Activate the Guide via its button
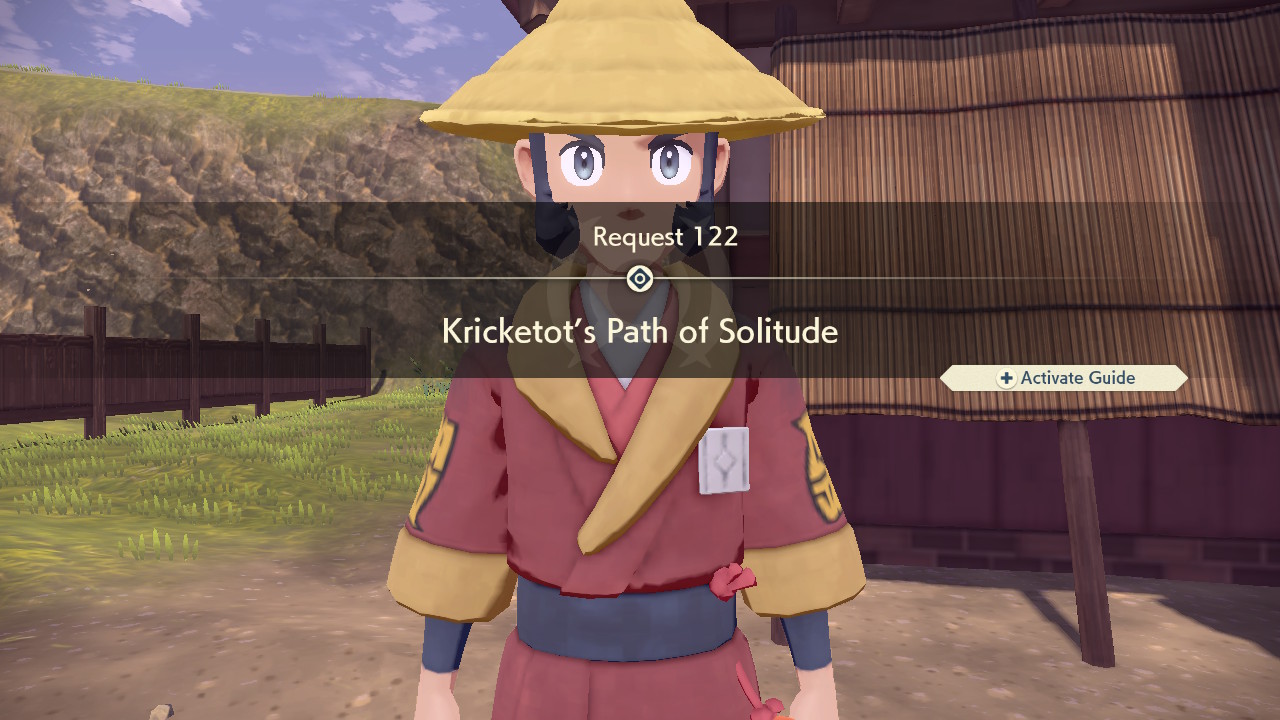 [1063, 378]
